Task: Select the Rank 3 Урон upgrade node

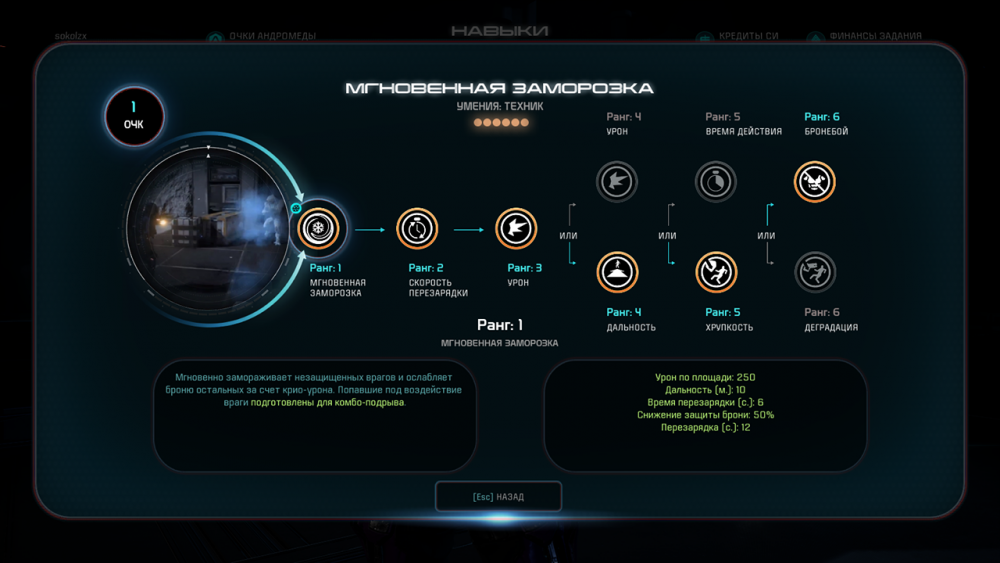Action: click(x=517, y=229)
